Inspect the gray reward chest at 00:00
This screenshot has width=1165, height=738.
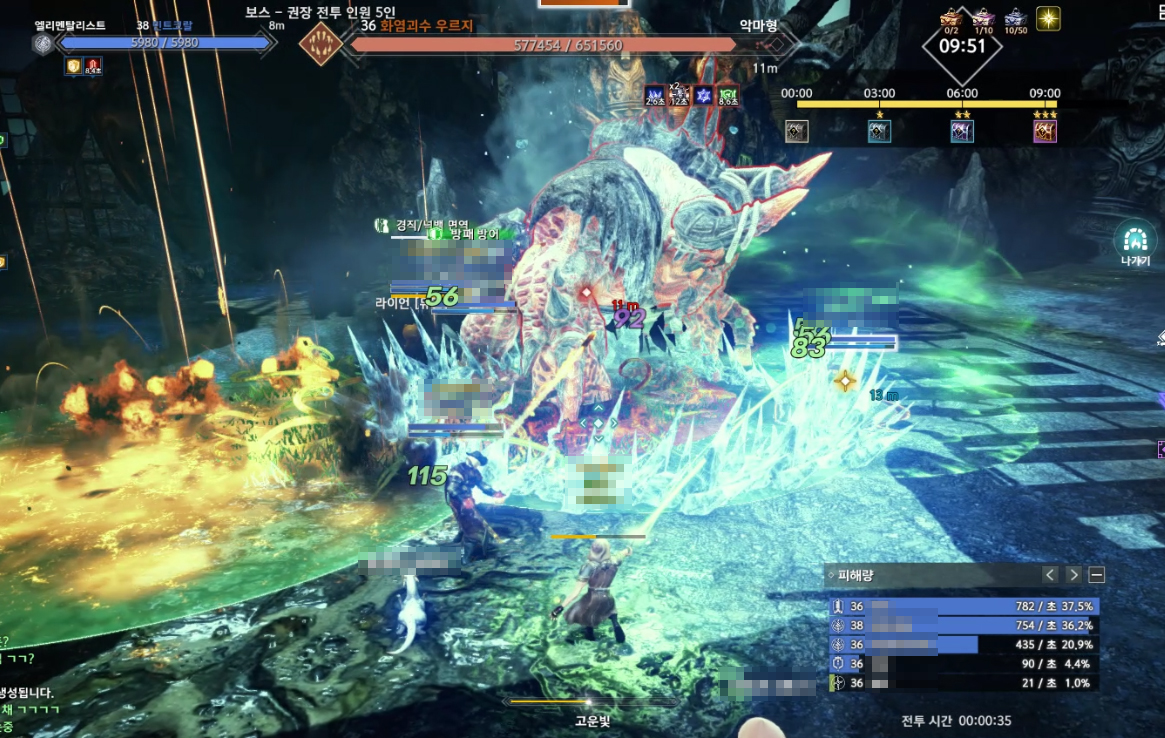pos(797,131)
